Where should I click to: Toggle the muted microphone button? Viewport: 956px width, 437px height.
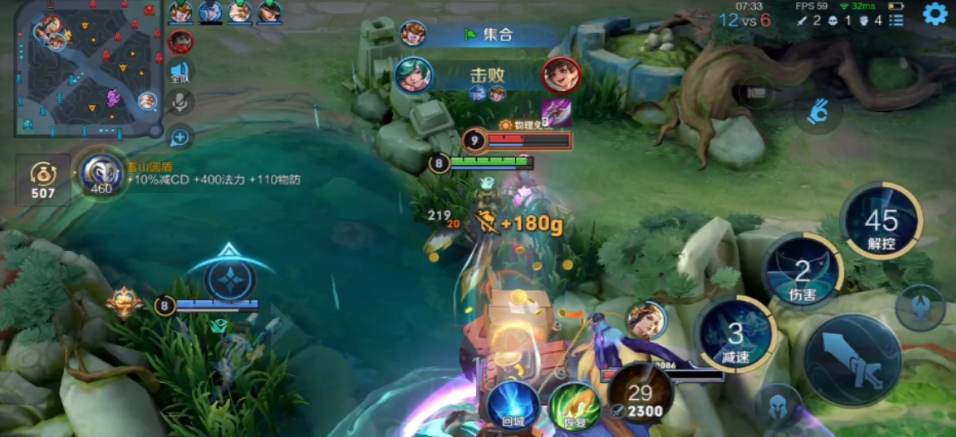[x=180, y=101]
